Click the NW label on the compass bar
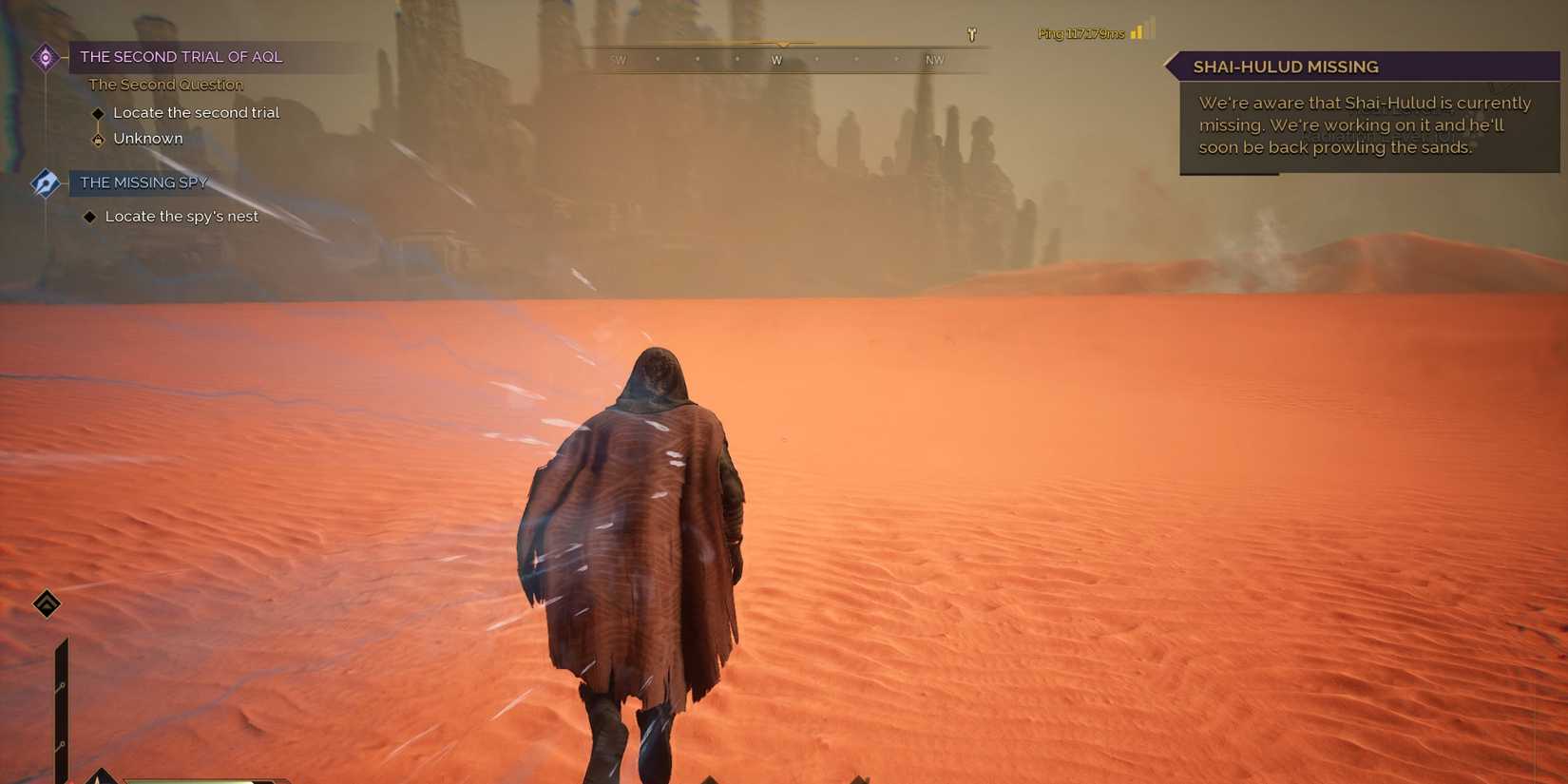The height and width of the screenshot is (784, 1568). point(934,59)
